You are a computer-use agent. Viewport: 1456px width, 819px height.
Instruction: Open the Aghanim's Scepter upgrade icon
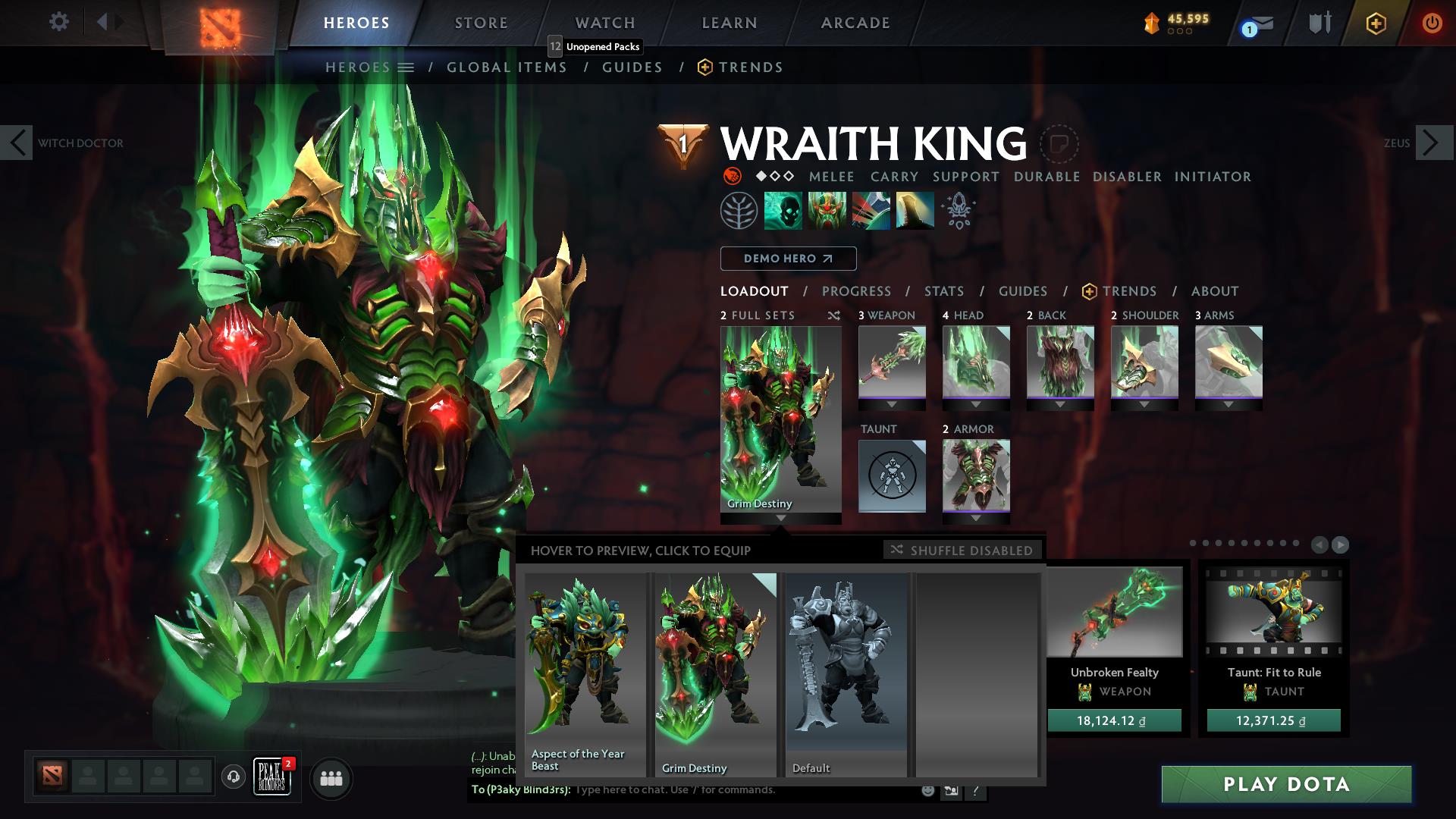(x=957, y=211)
